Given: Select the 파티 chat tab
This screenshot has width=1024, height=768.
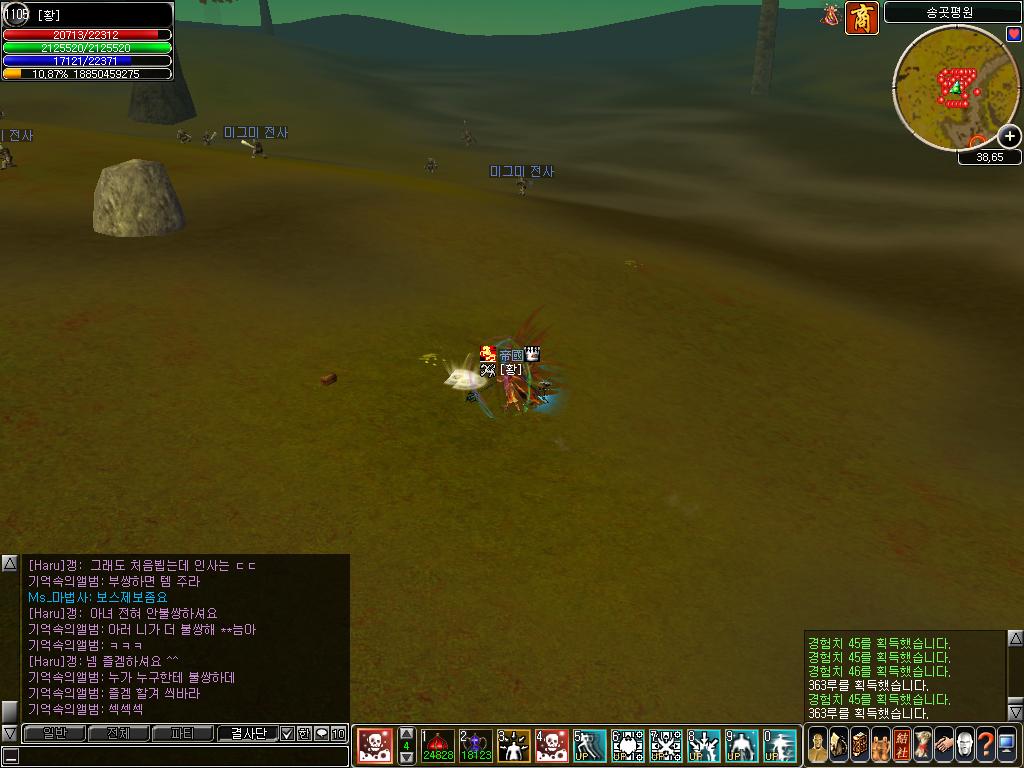Looking at the screenshot, I should (183, 734).
